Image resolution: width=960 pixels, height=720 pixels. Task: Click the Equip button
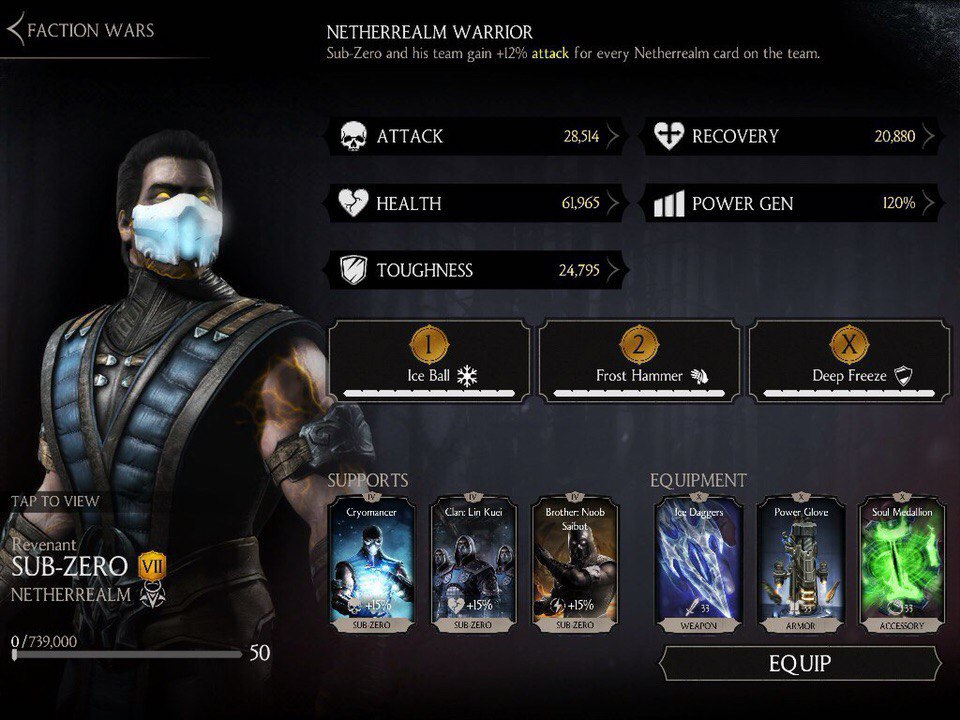800,663
